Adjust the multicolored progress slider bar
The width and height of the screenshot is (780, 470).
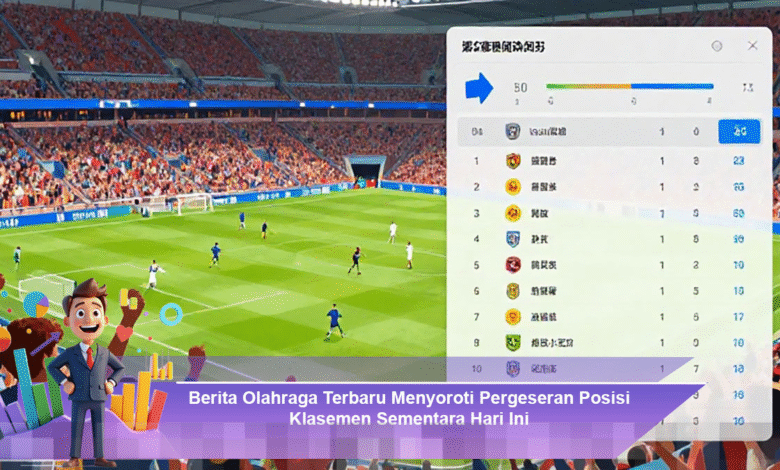click(629, 87)
